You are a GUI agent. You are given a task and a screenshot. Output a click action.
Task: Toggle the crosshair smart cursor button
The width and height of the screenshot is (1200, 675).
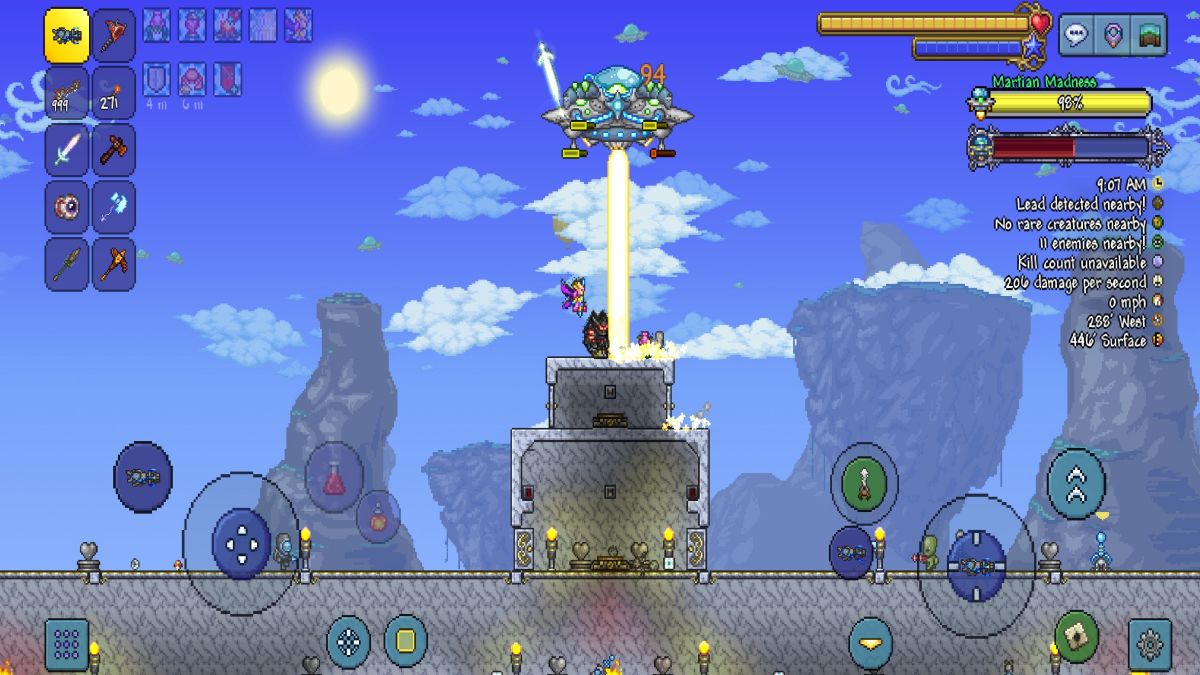pos(348,641)
